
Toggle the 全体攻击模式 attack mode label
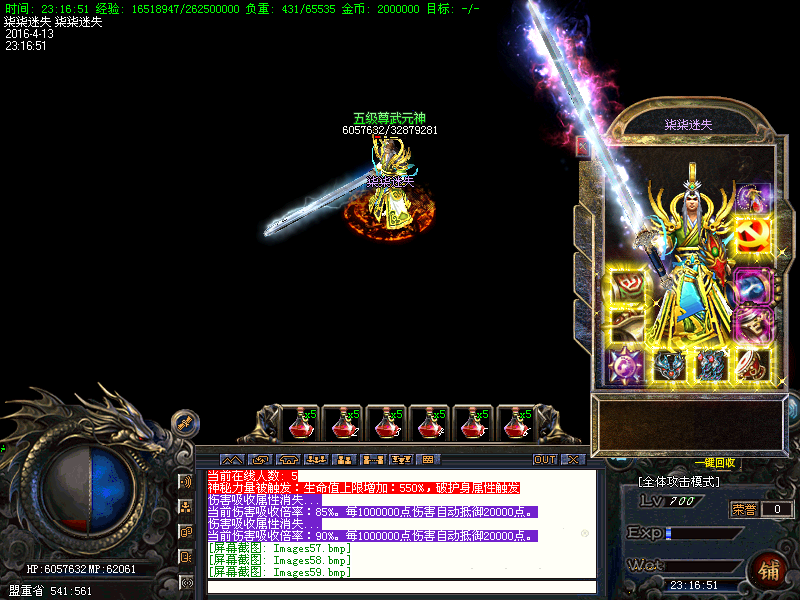point(679,482)
